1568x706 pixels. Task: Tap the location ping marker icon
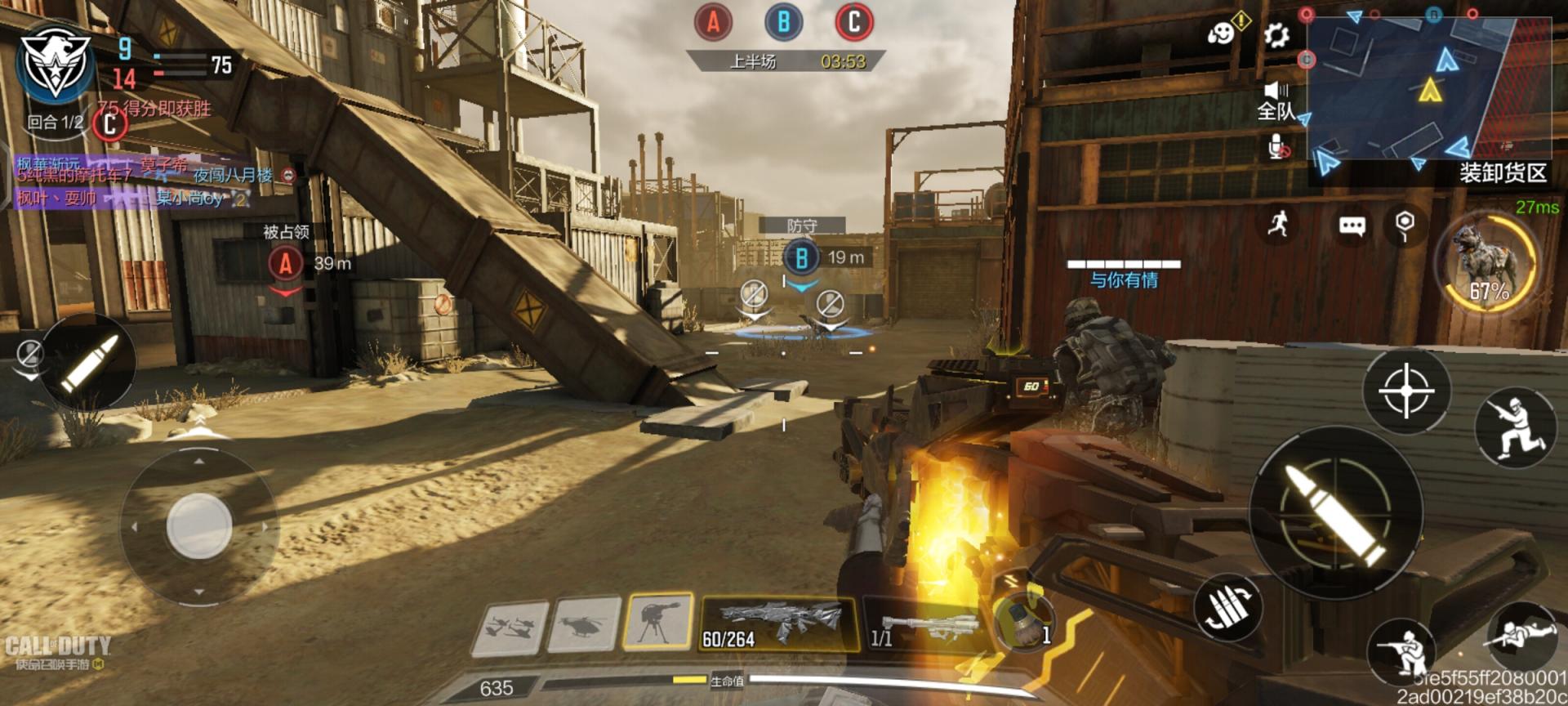pos(1405,224)
